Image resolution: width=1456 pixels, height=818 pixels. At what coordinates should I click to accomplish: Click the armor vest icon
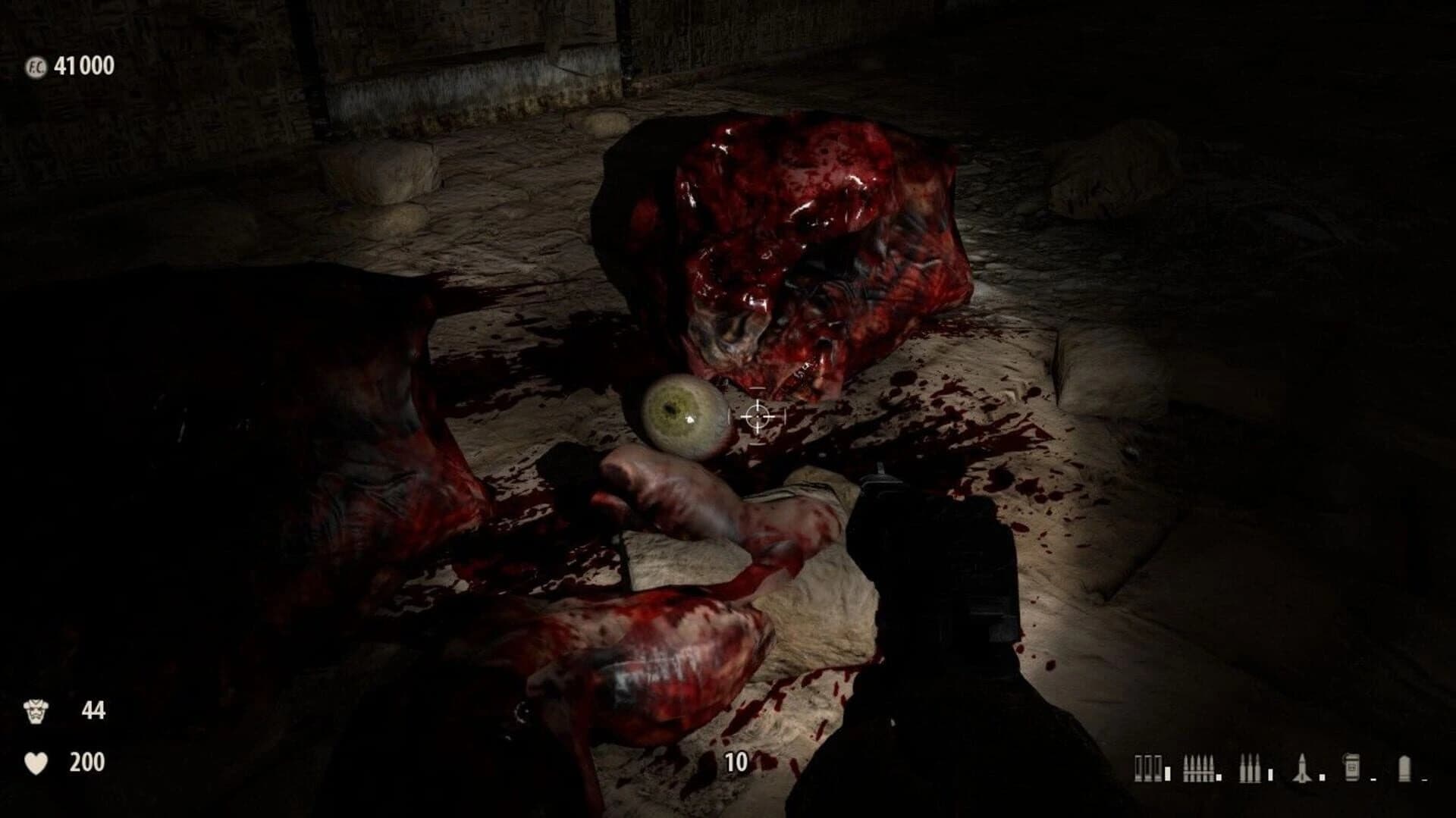[36, 710]
